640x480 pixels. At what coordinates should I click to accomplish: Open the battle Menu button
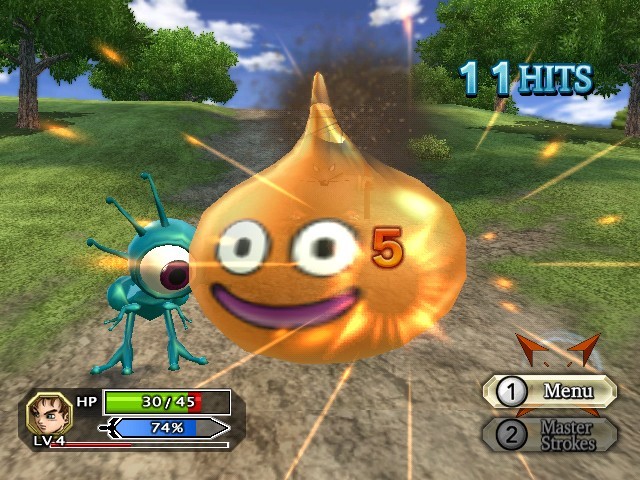(x=550, y=391)
